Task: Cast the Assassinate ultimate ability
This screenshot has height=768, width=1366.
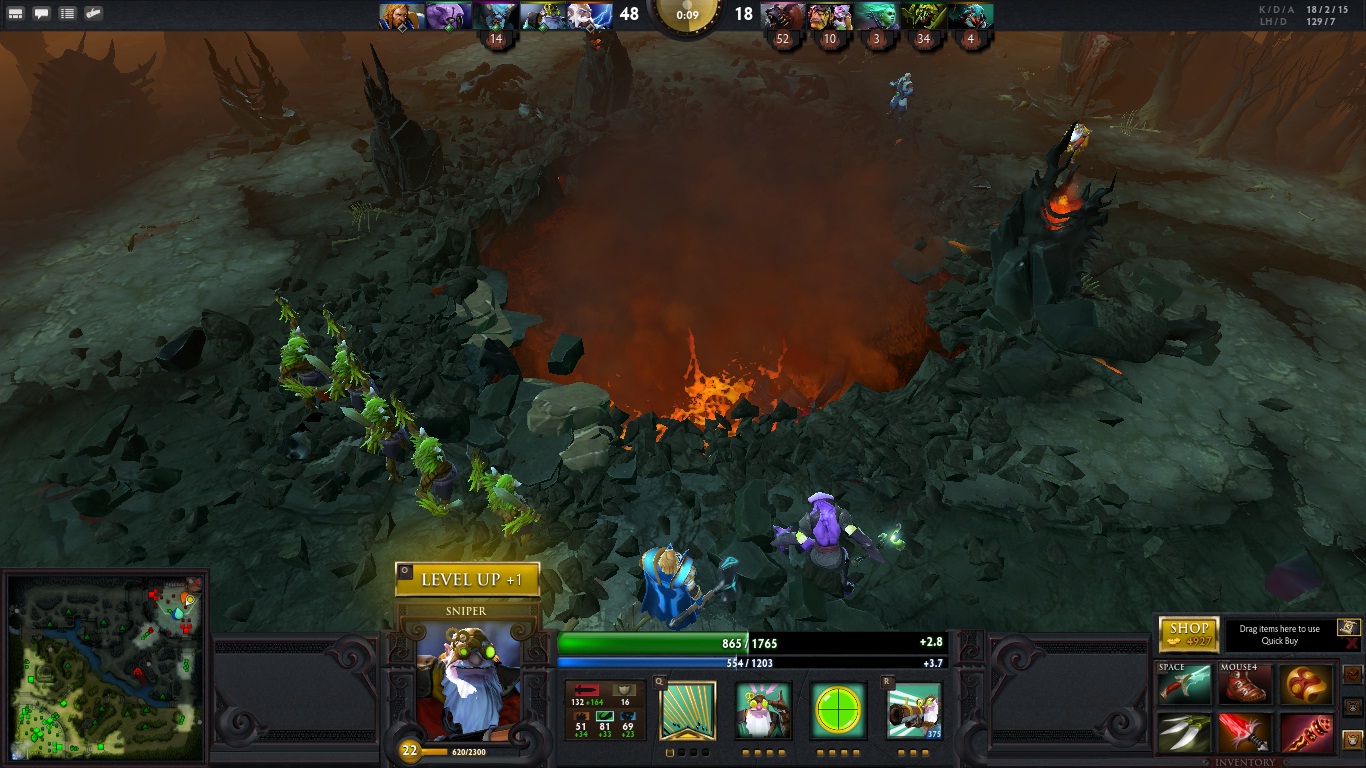Action: [x=914, y=711]
